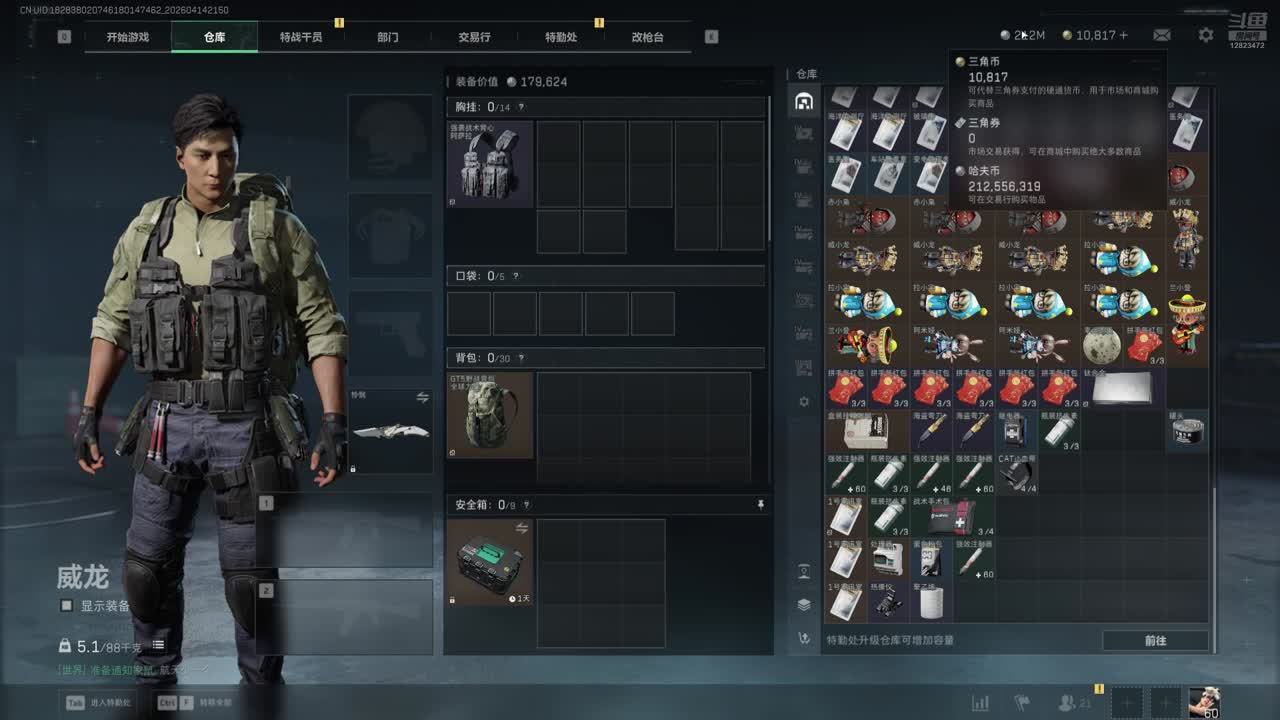Open the 交易行 auction house tab
1280x720 pixels.
point(474,37)
